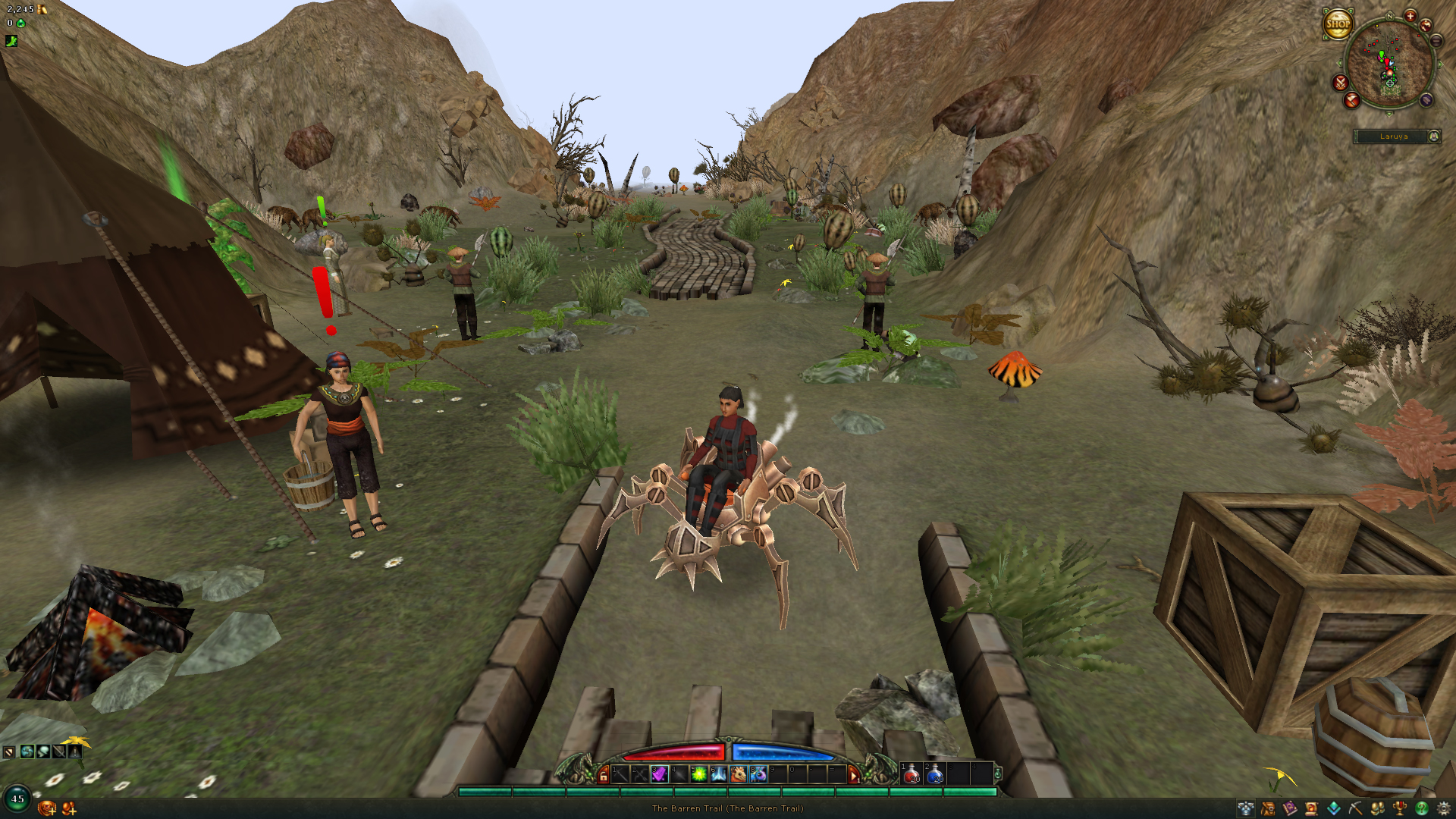Switch hotbar pages with the orange arrow

click(855, 775)
